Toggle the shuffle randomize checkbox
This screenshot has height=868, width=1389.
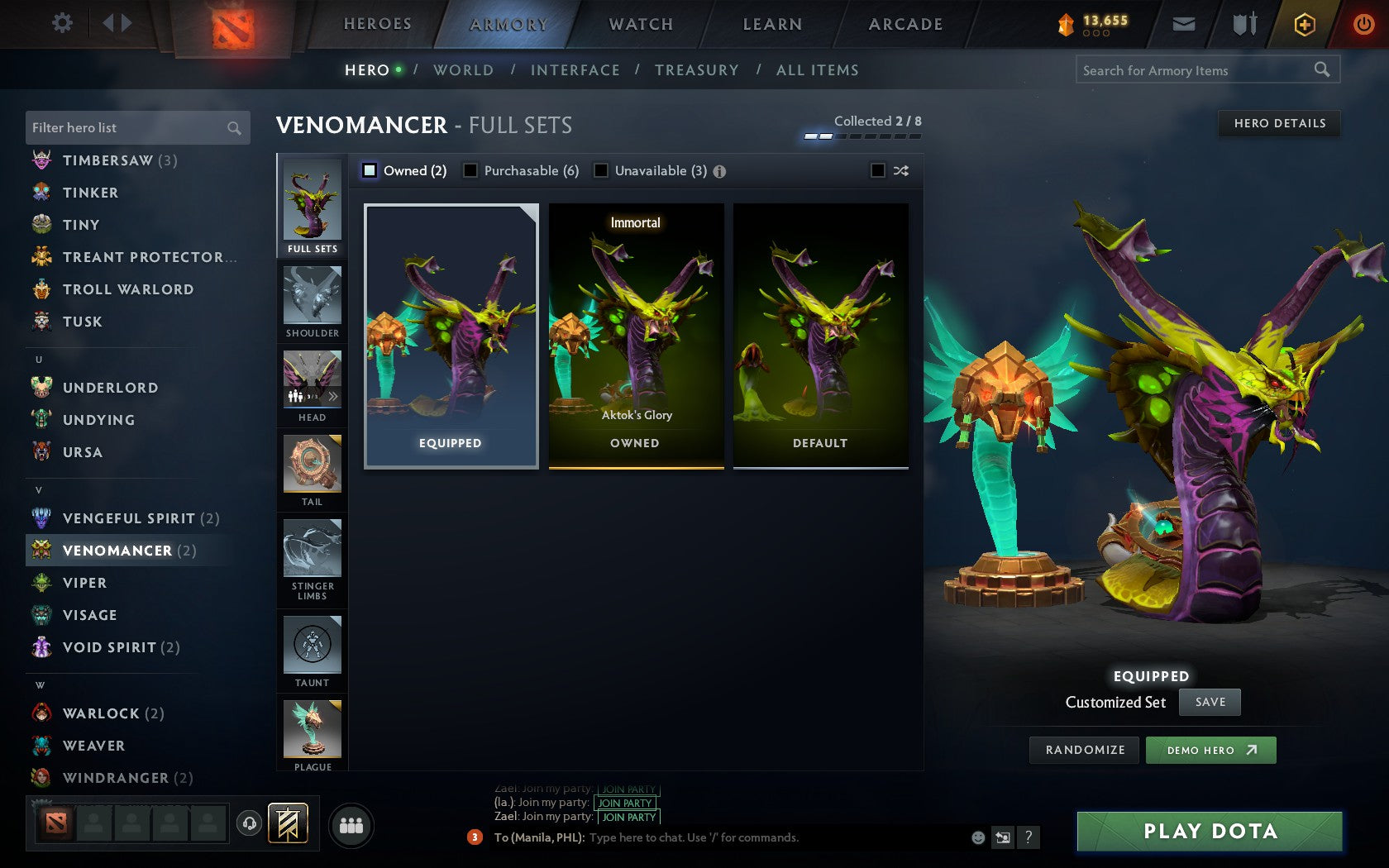click(879, 170)
